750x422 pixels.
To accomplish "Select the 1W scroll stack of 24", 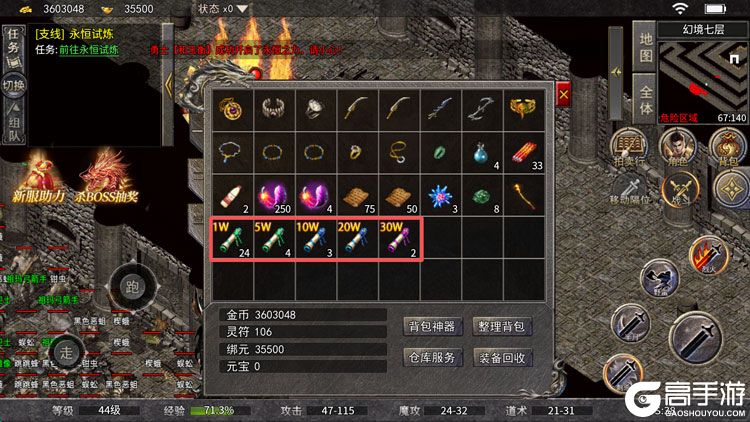I will [231, 237].
